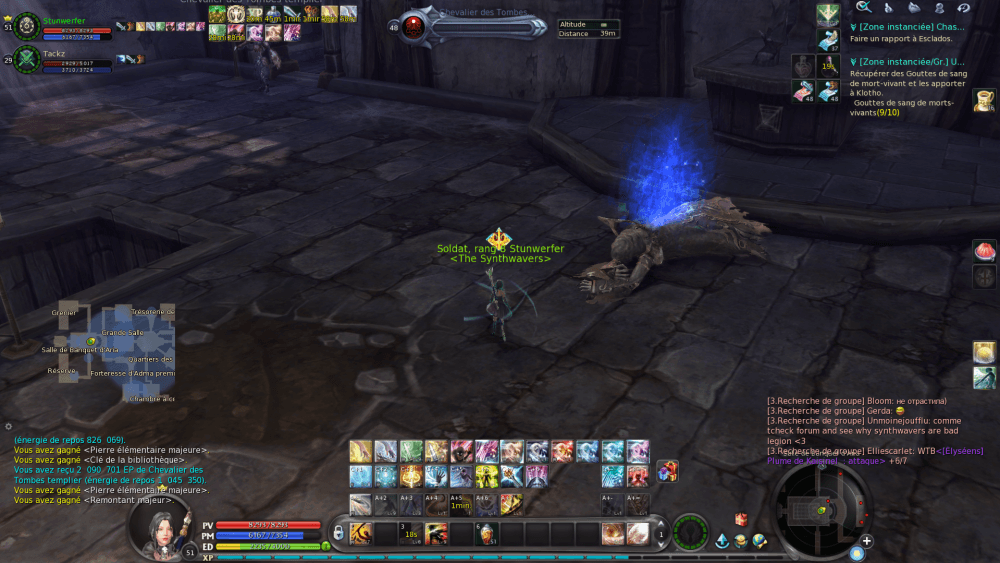Click the Chevalier des Tombes target portrait

tap(415, 27)
